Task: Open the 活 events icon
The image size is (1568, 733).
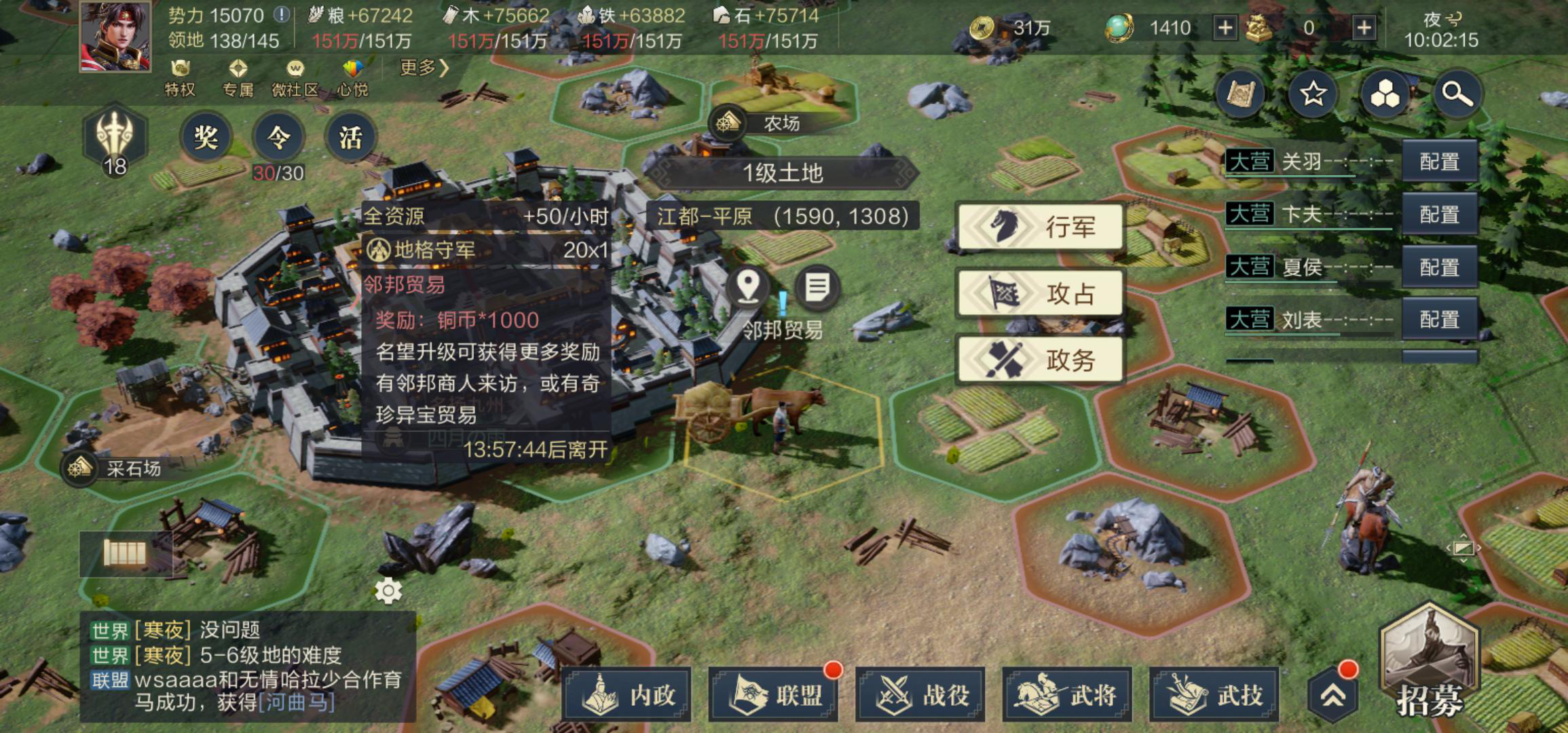Action: 350,138
